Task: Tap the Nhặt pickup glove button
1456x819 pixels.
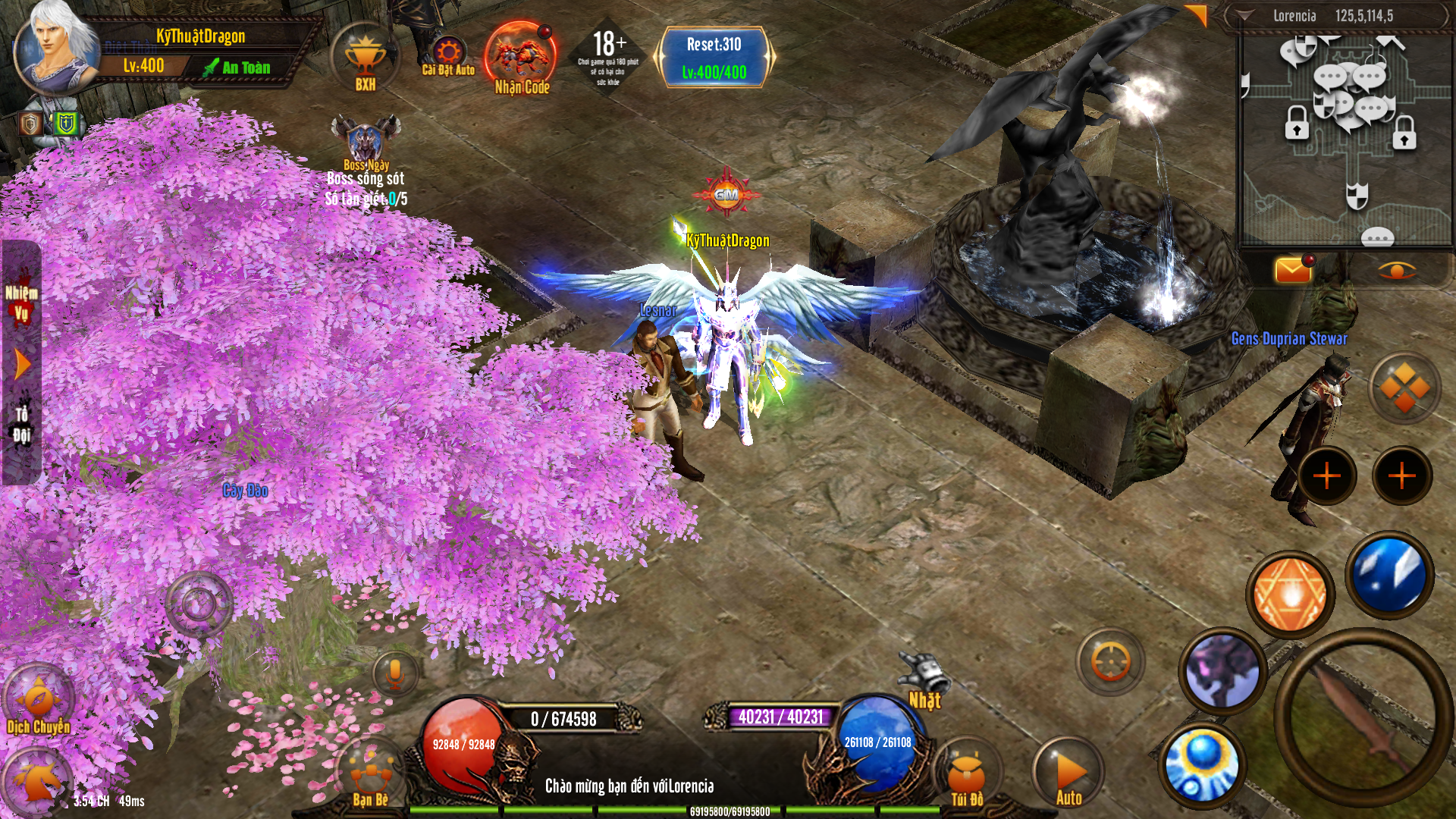Action: [924, 679]
